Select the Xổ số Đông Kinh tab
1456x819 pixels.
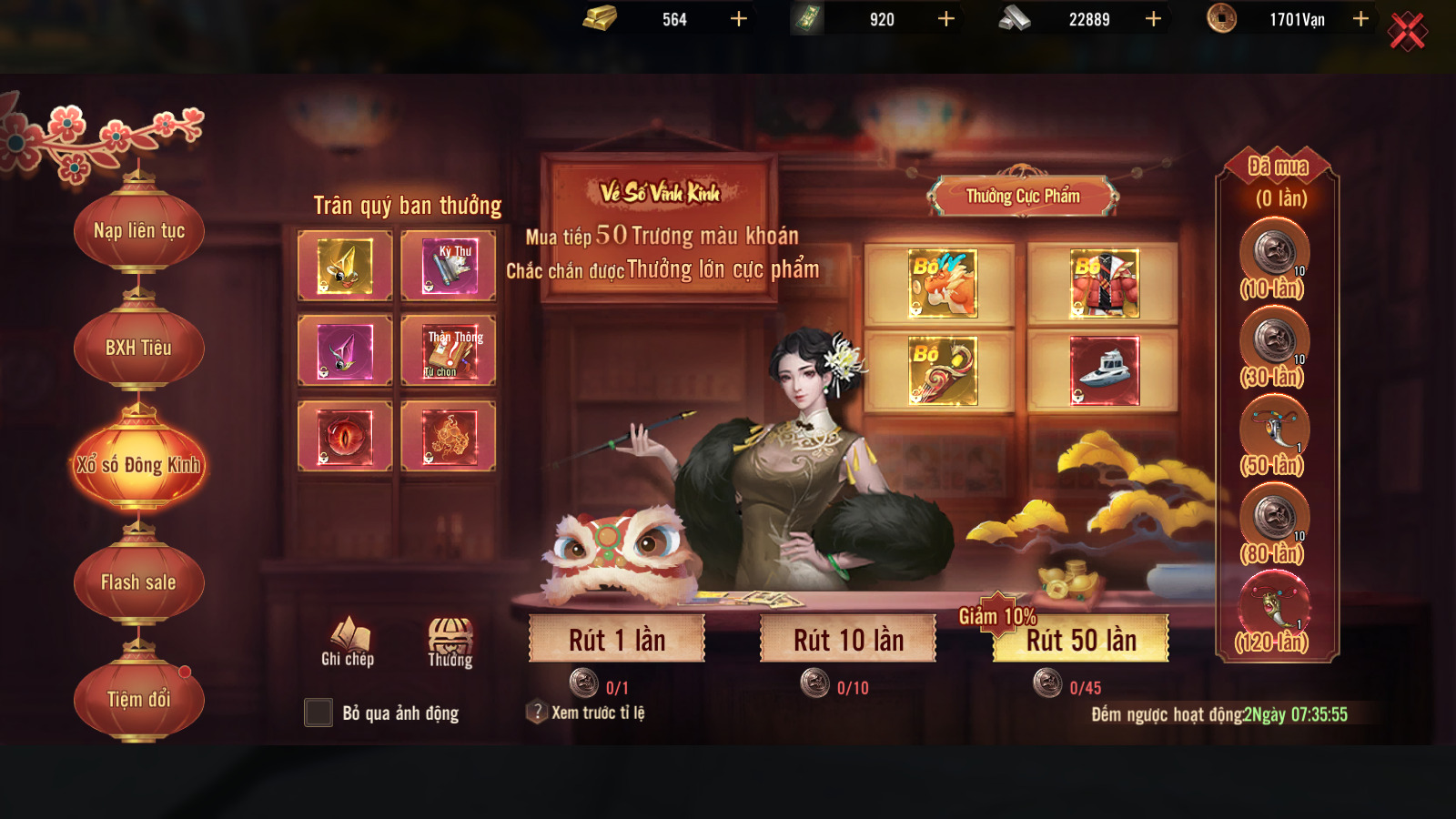coord(139,465)
